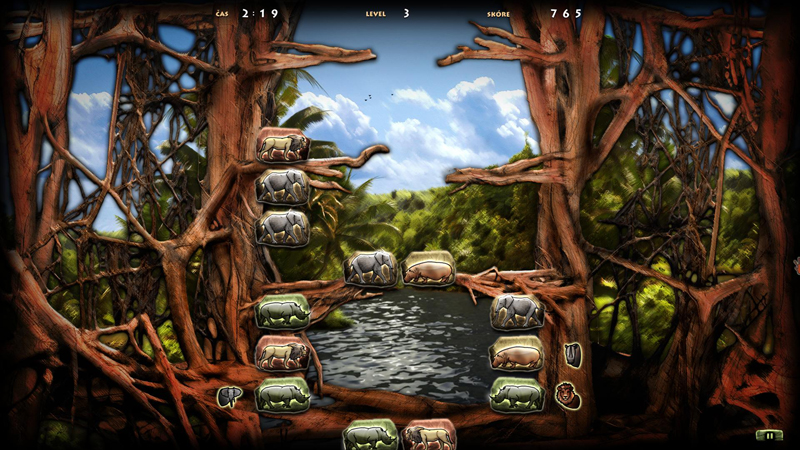Pick the elephant tile in the right column

[517, 312]
